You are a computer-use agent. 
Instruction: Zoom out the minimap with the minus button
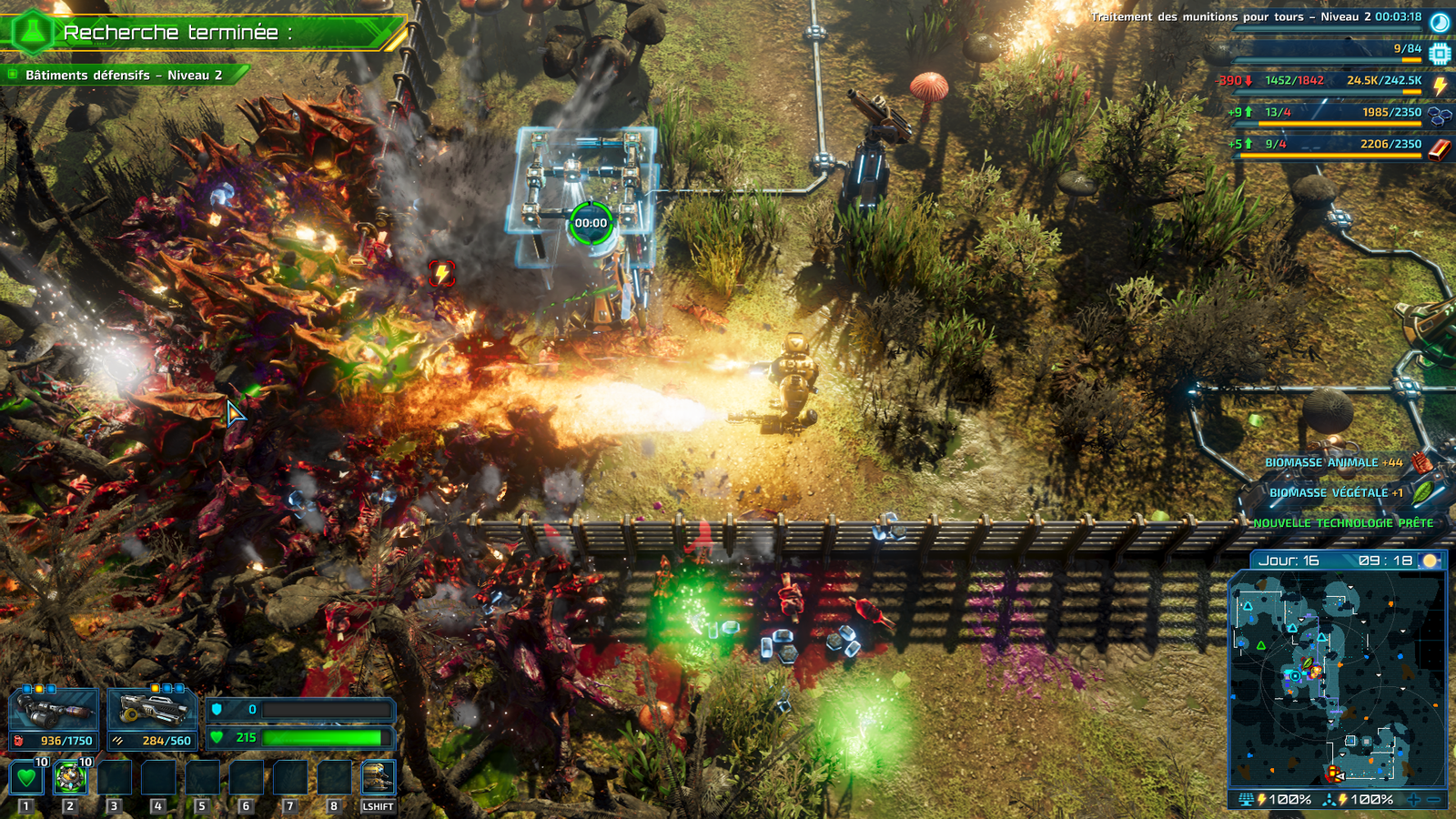(1434, 800)
